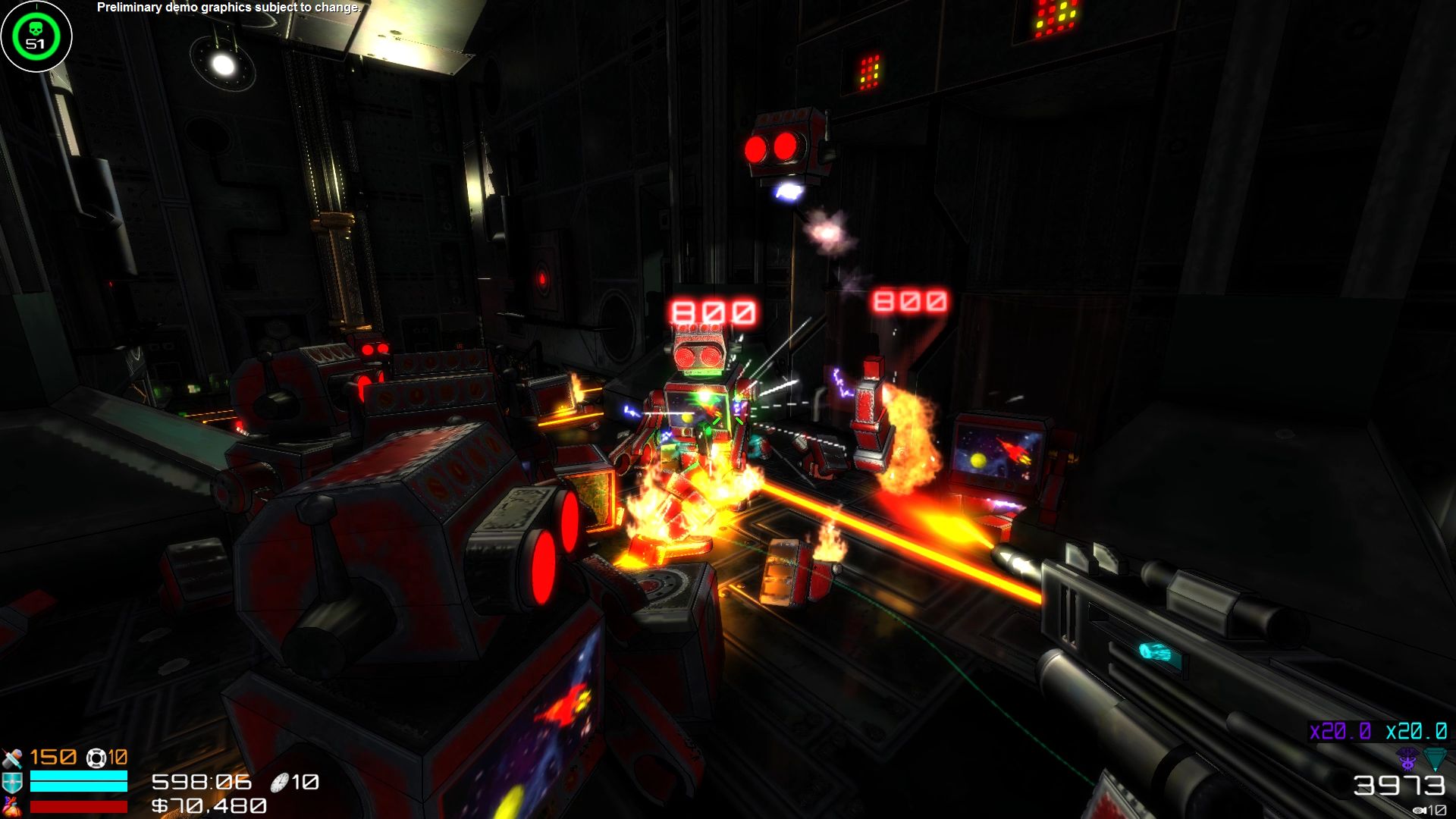Click the green skull kill counter showing 51
The width and height of the screenshot is (1456, 819).
click(36, 36)
